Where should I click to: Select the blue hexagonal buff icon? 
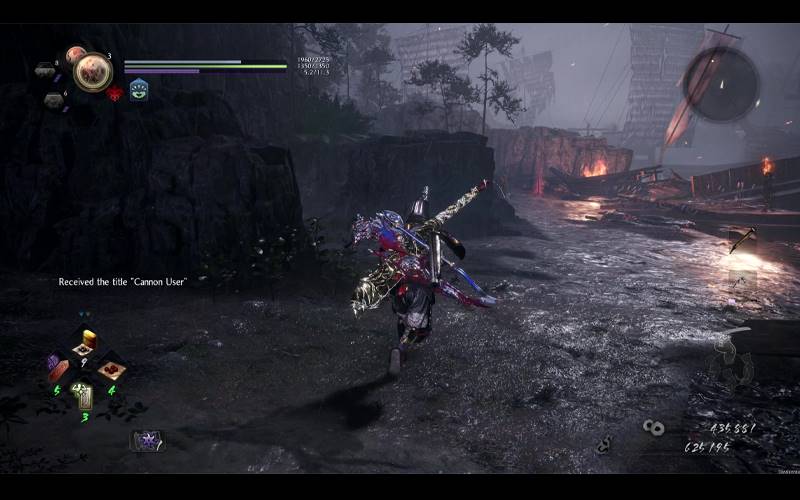[139, 89]
